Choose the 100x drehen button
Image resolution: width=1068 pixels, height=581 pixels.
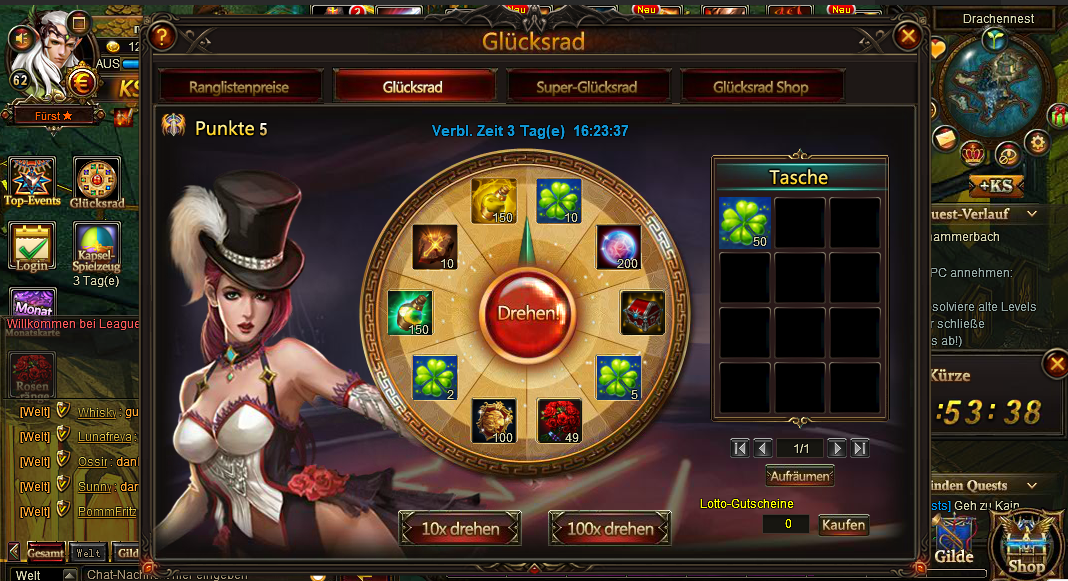(x=609, y=528)
